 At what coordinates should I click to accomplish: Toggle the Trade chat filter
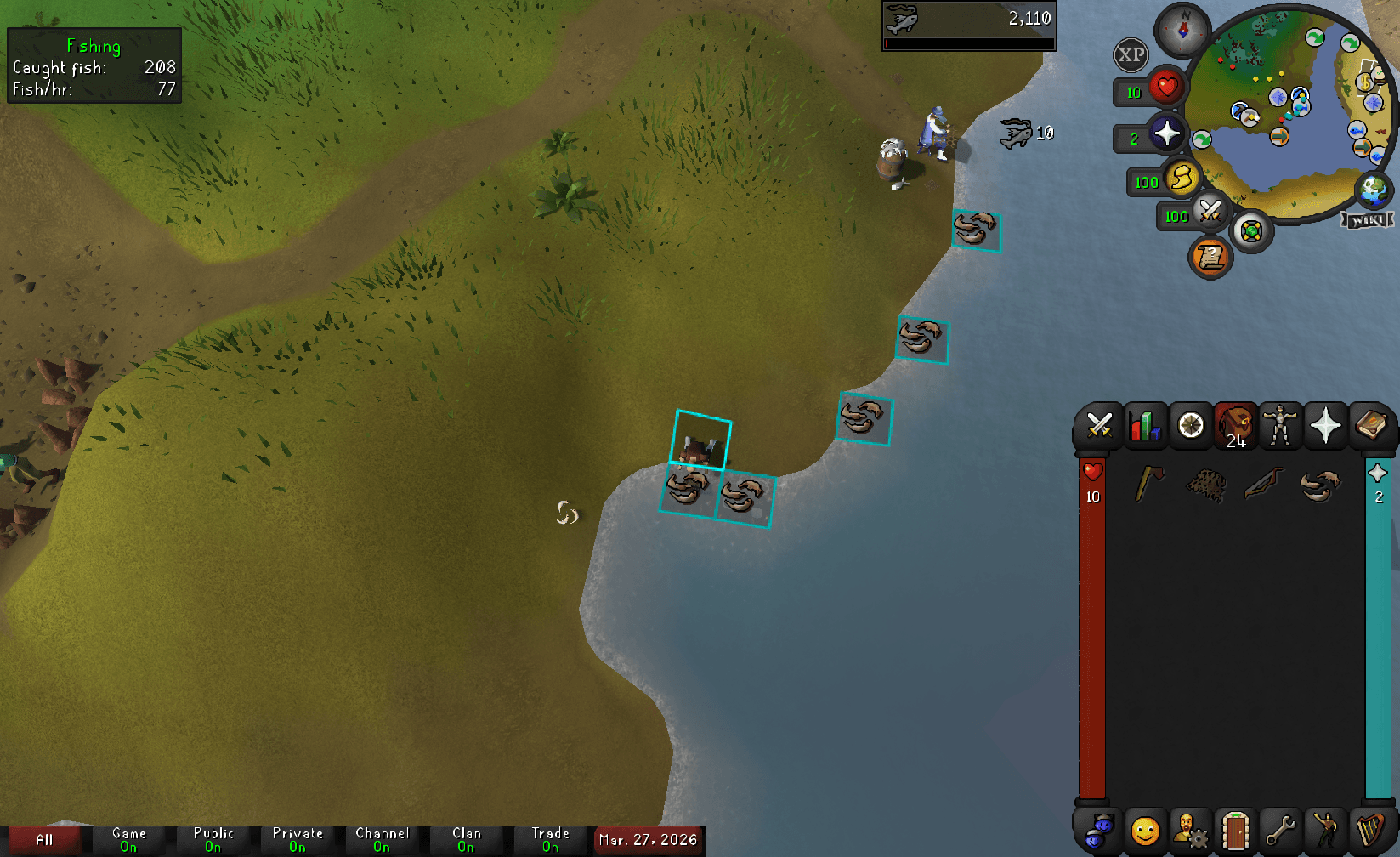click(550, 837)
